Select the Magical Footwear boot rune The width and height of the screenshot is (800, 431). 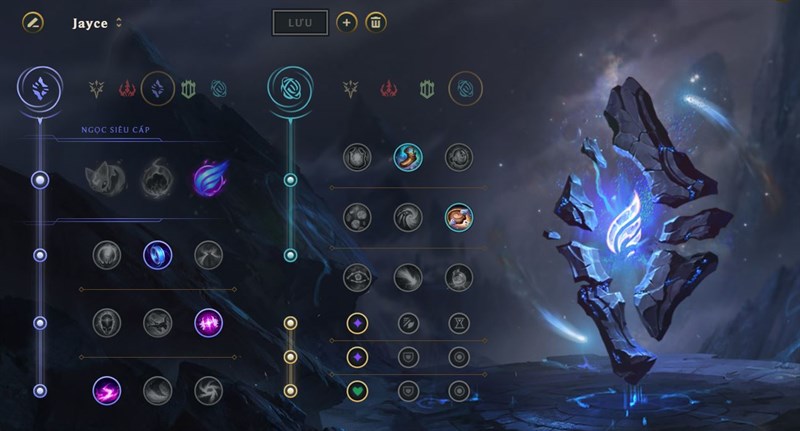click(407, 157)
